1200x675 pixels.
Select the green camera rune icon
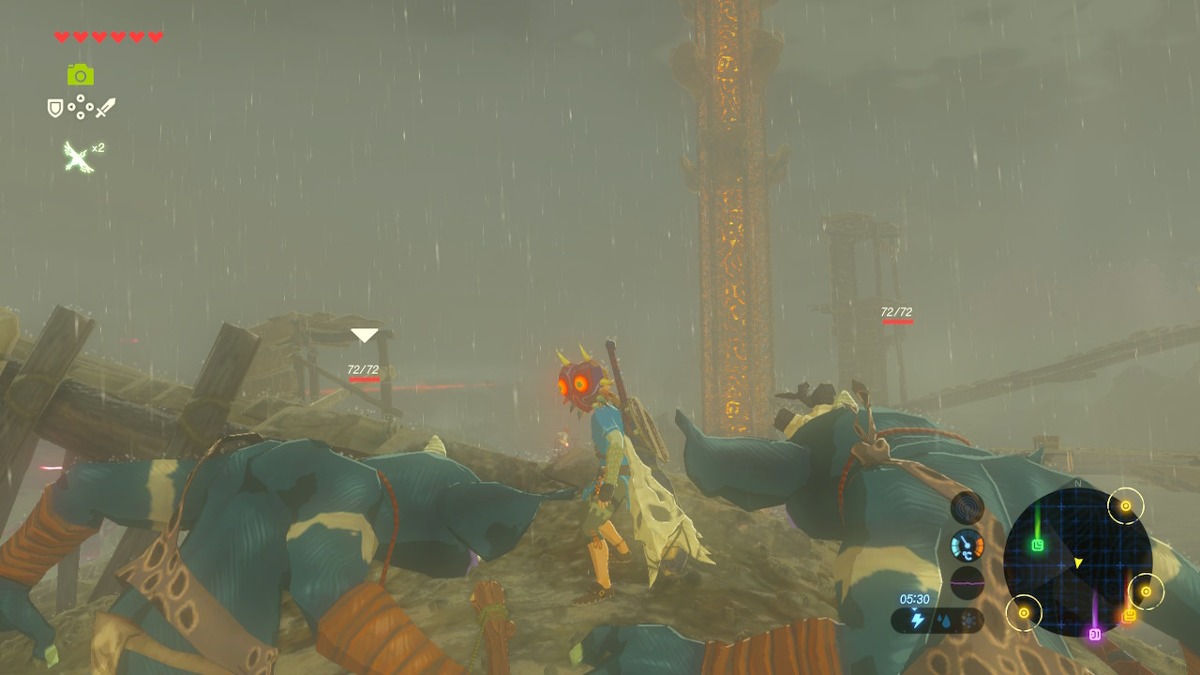(80, 74)
